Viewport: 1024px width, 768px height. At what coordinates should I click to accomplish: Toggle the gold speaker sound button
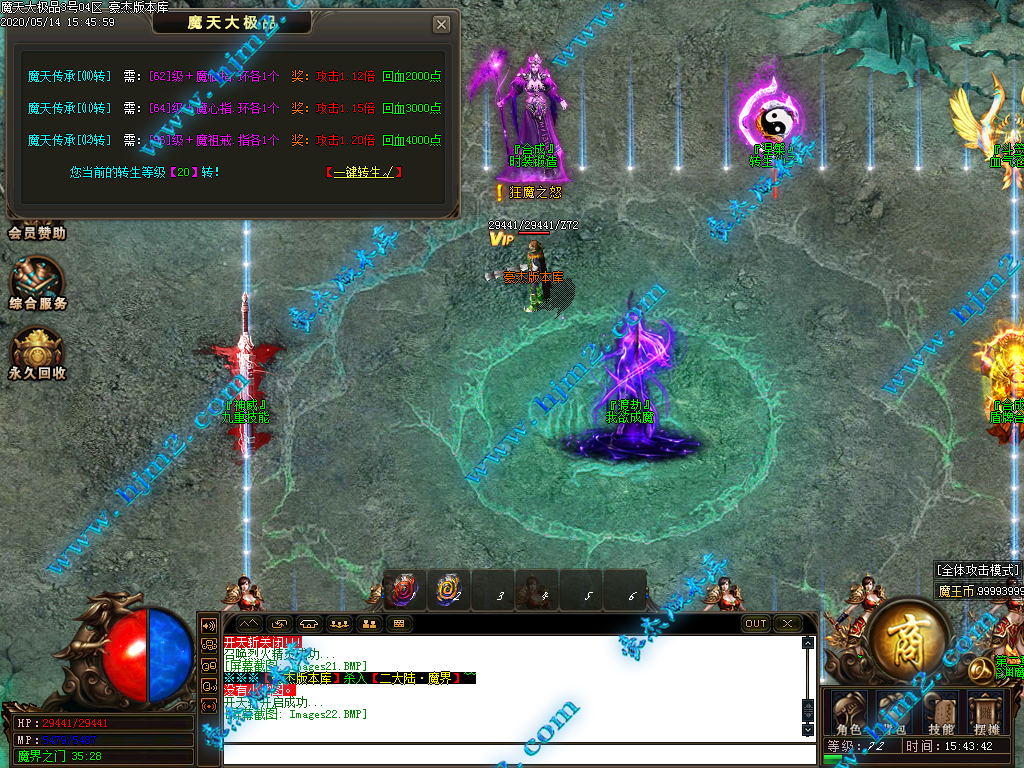210,624
